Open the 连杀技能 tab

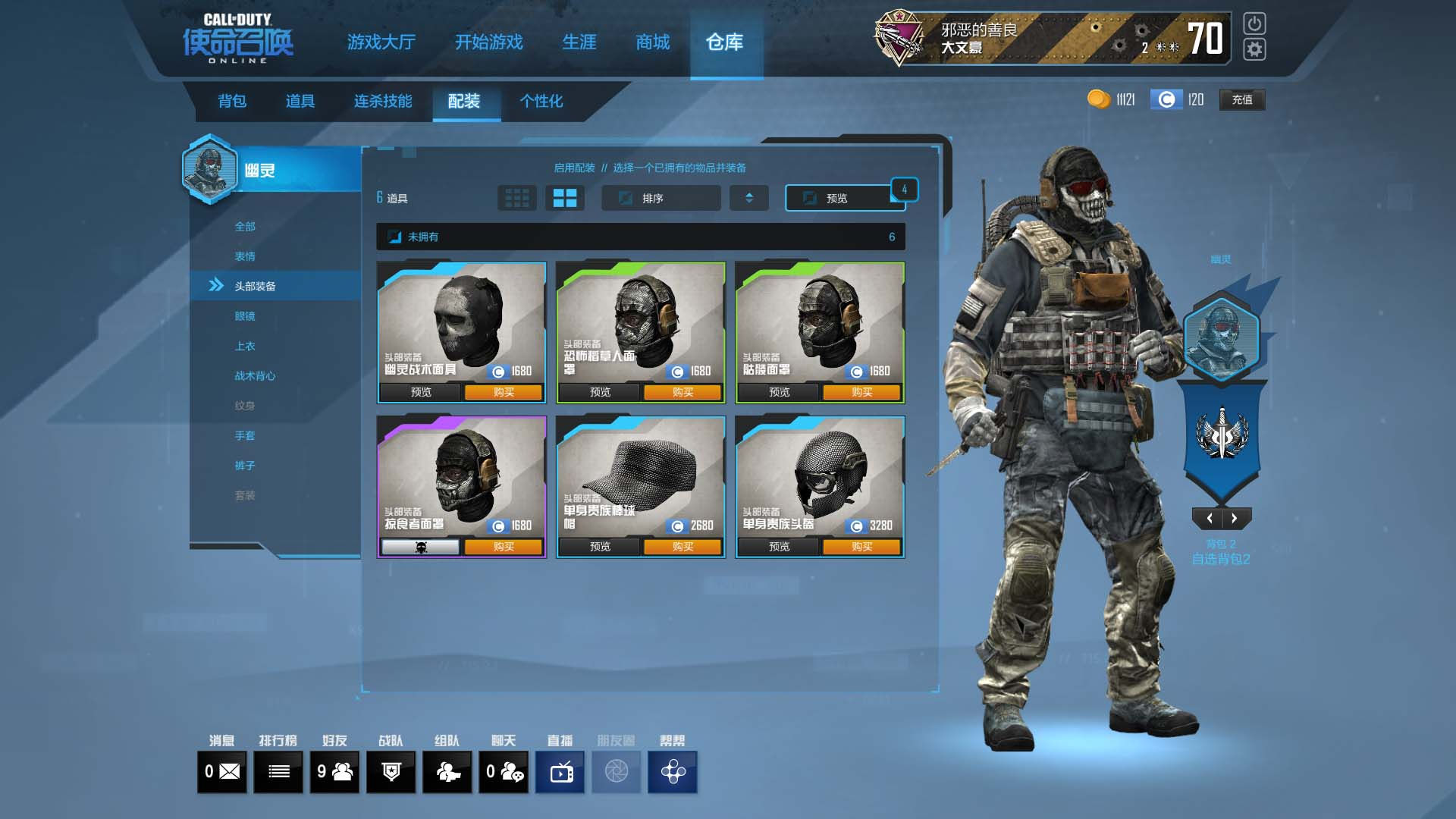383,101
